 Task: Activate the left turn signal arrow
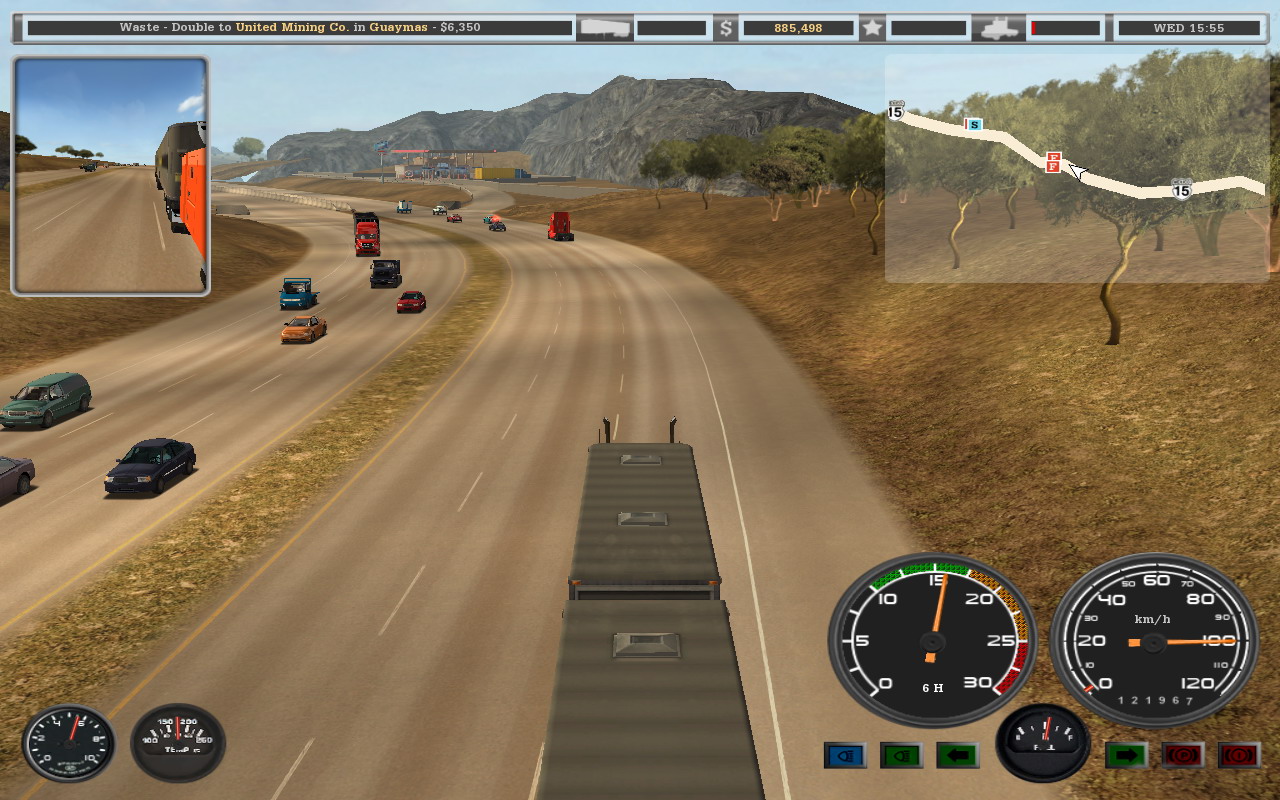click(957, 755)
